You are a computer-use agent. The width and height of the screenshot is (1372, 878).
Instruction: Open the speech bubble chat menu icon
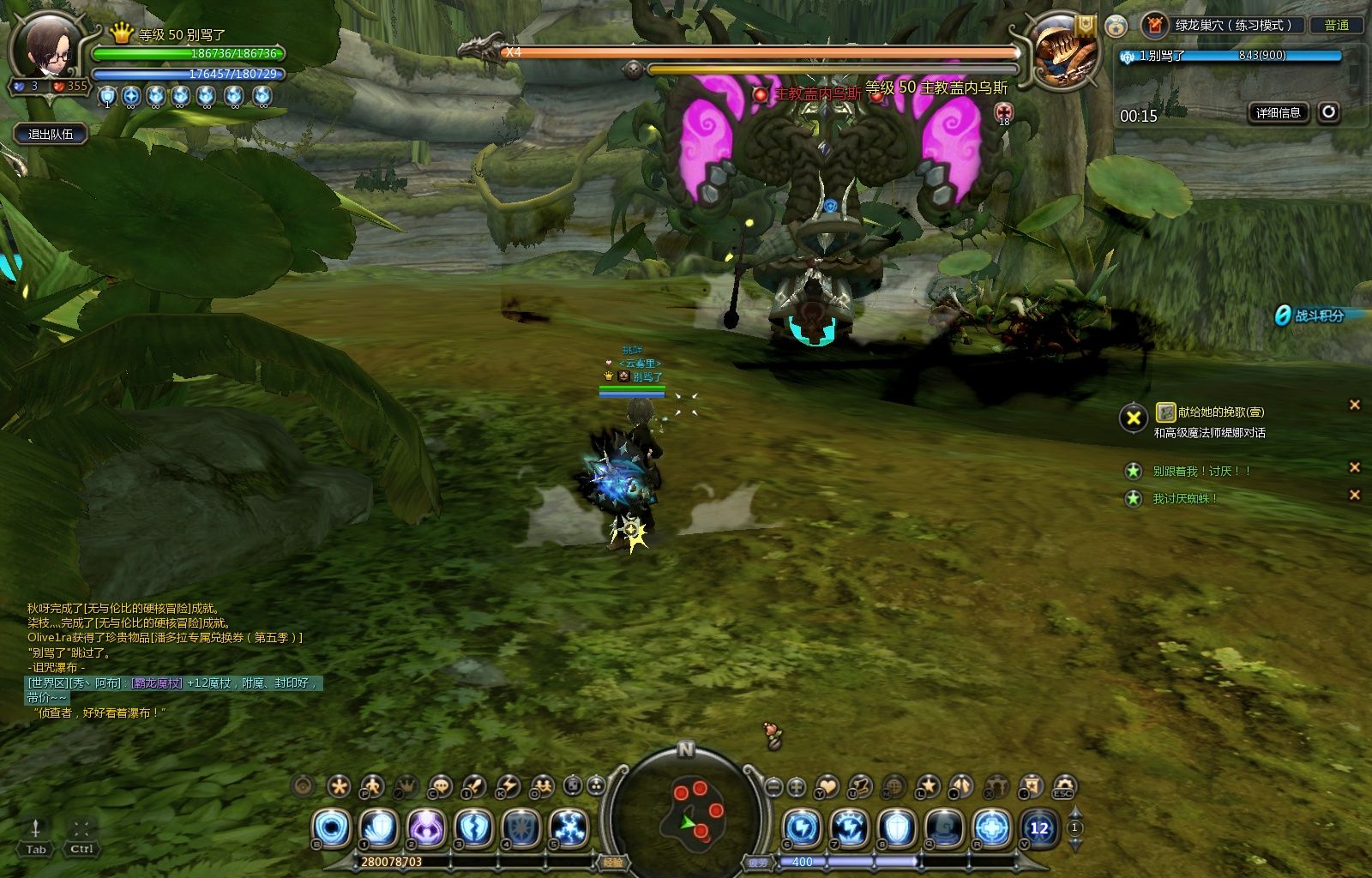pyautogui.click(x=440, y=786)
